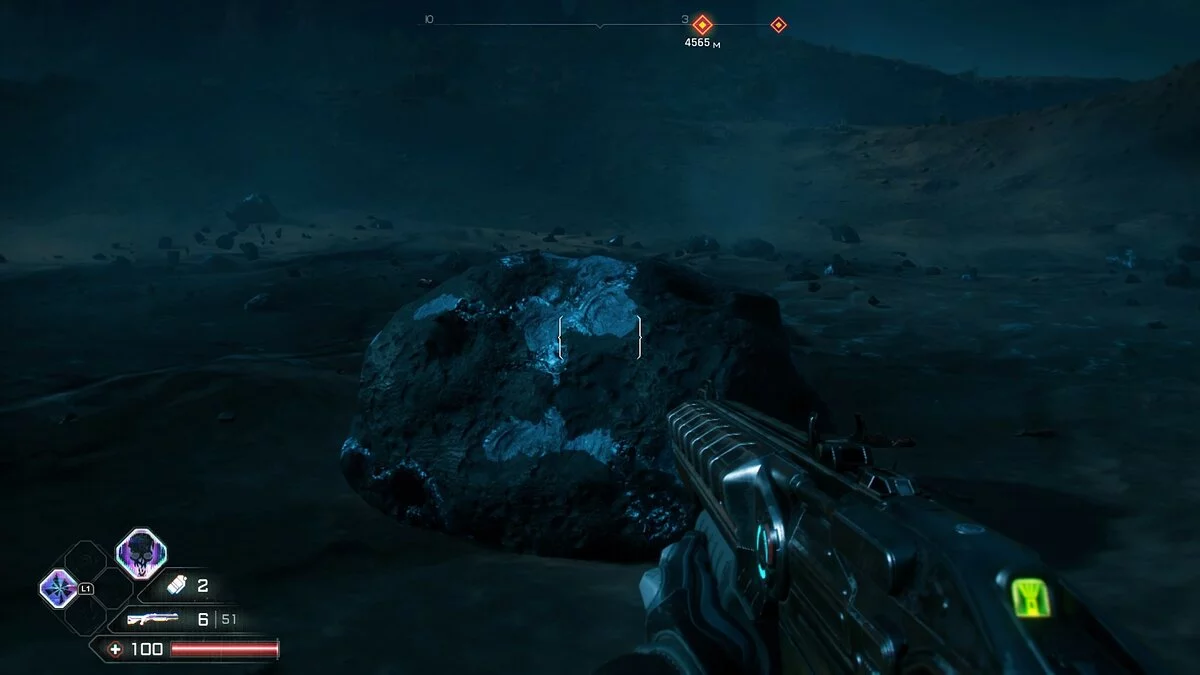1200x675 pixels.
Task: Trigger the purple burst ability icon
Action: coord(57,588)
